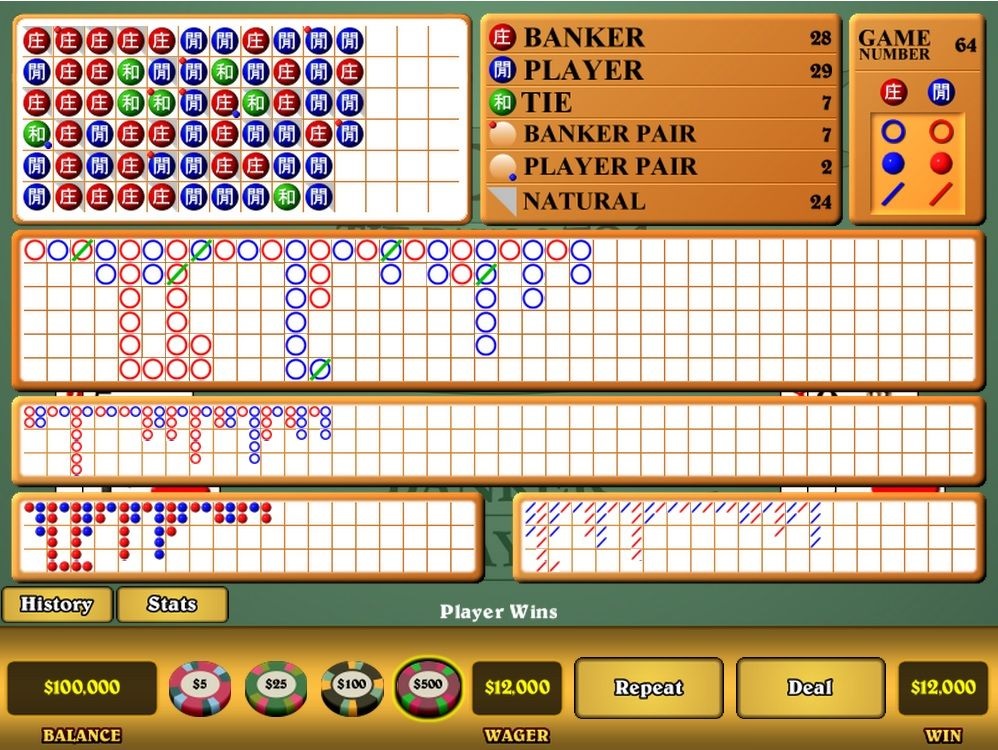Choose the $25 chip

click(x=276, y=687)
